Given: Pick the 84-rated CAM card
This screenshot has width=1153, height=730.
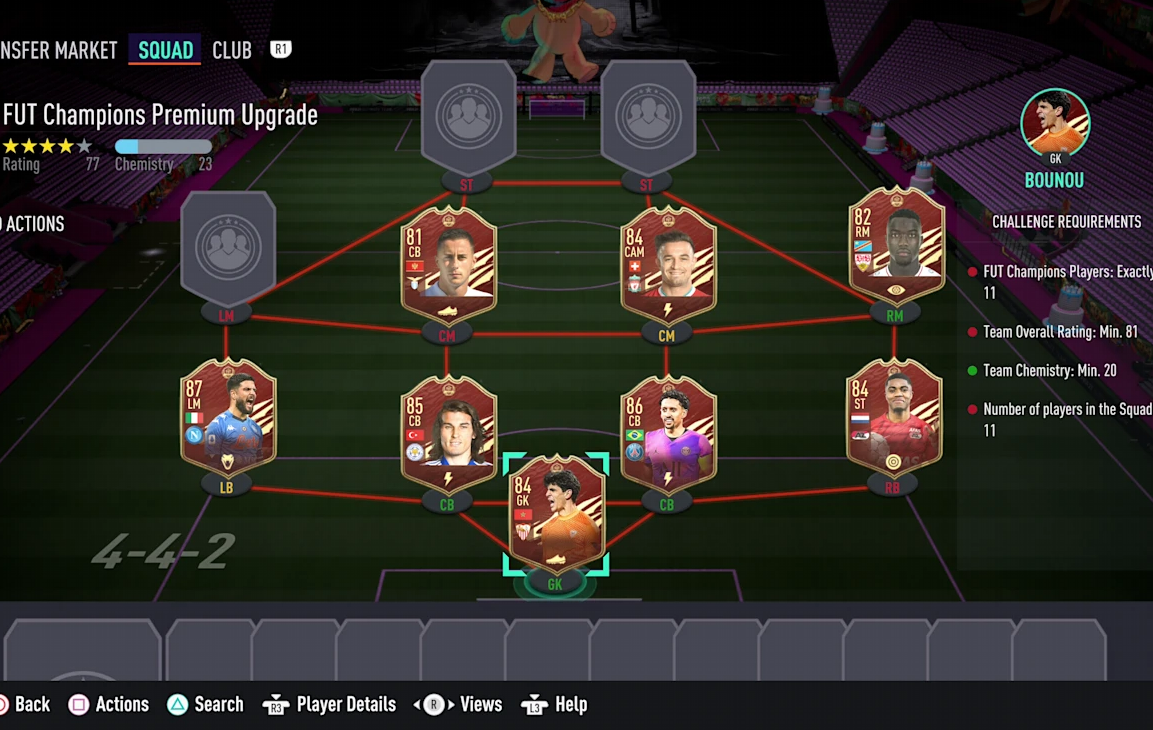Looking at the screenshot, I should pos(667,265).
